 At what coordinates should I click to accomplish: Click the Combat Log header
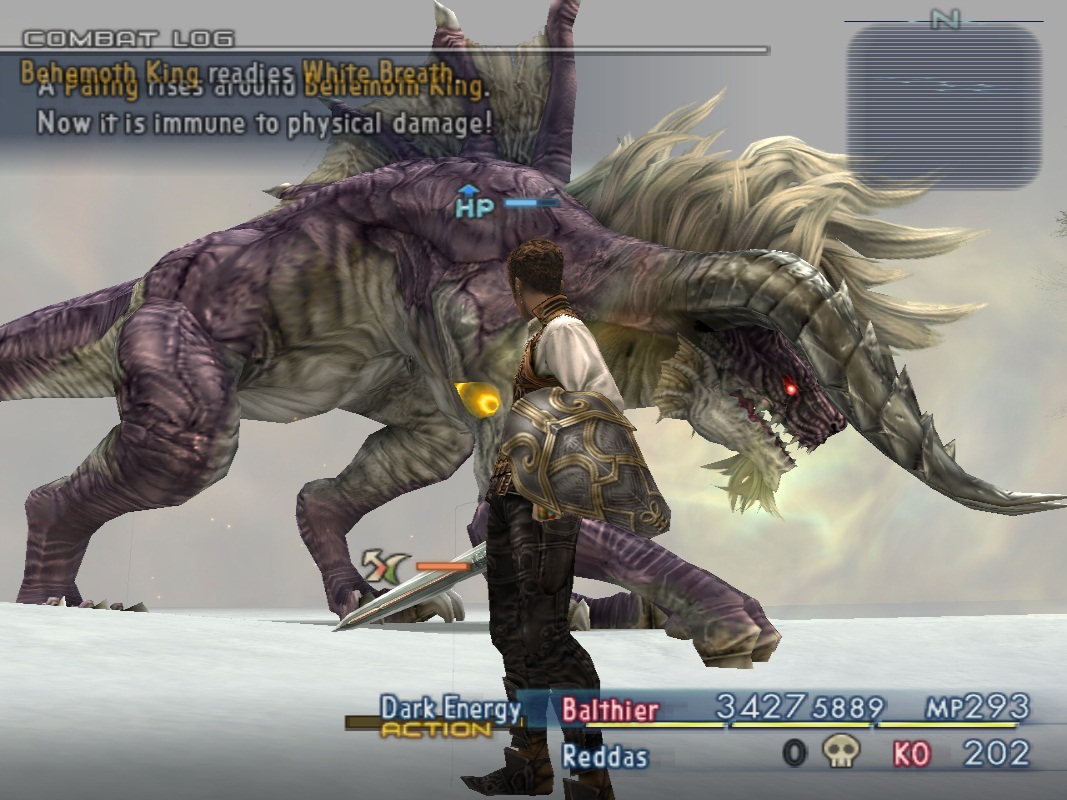click(129, 40)
